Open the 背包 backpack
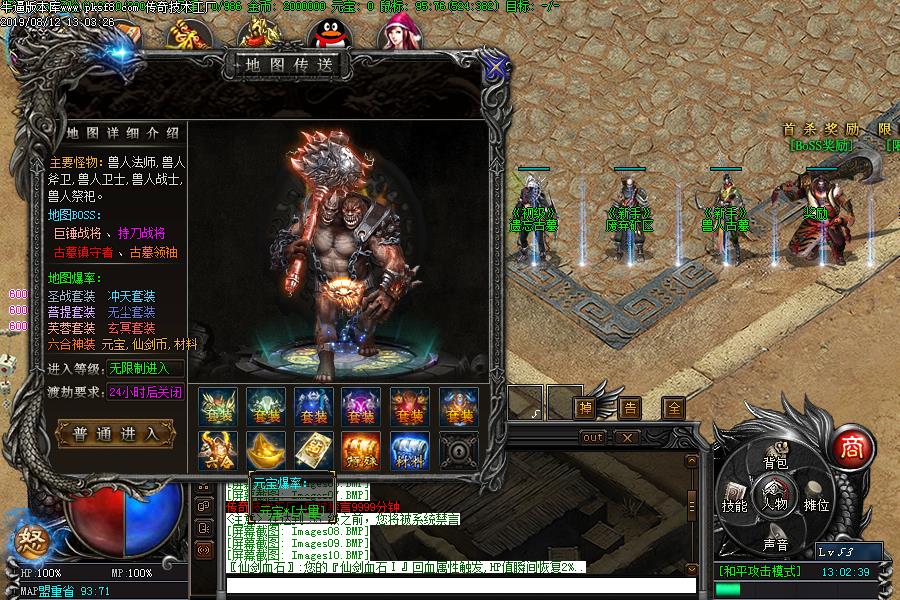This screenshot has width=900, height=600. (776, 462)
